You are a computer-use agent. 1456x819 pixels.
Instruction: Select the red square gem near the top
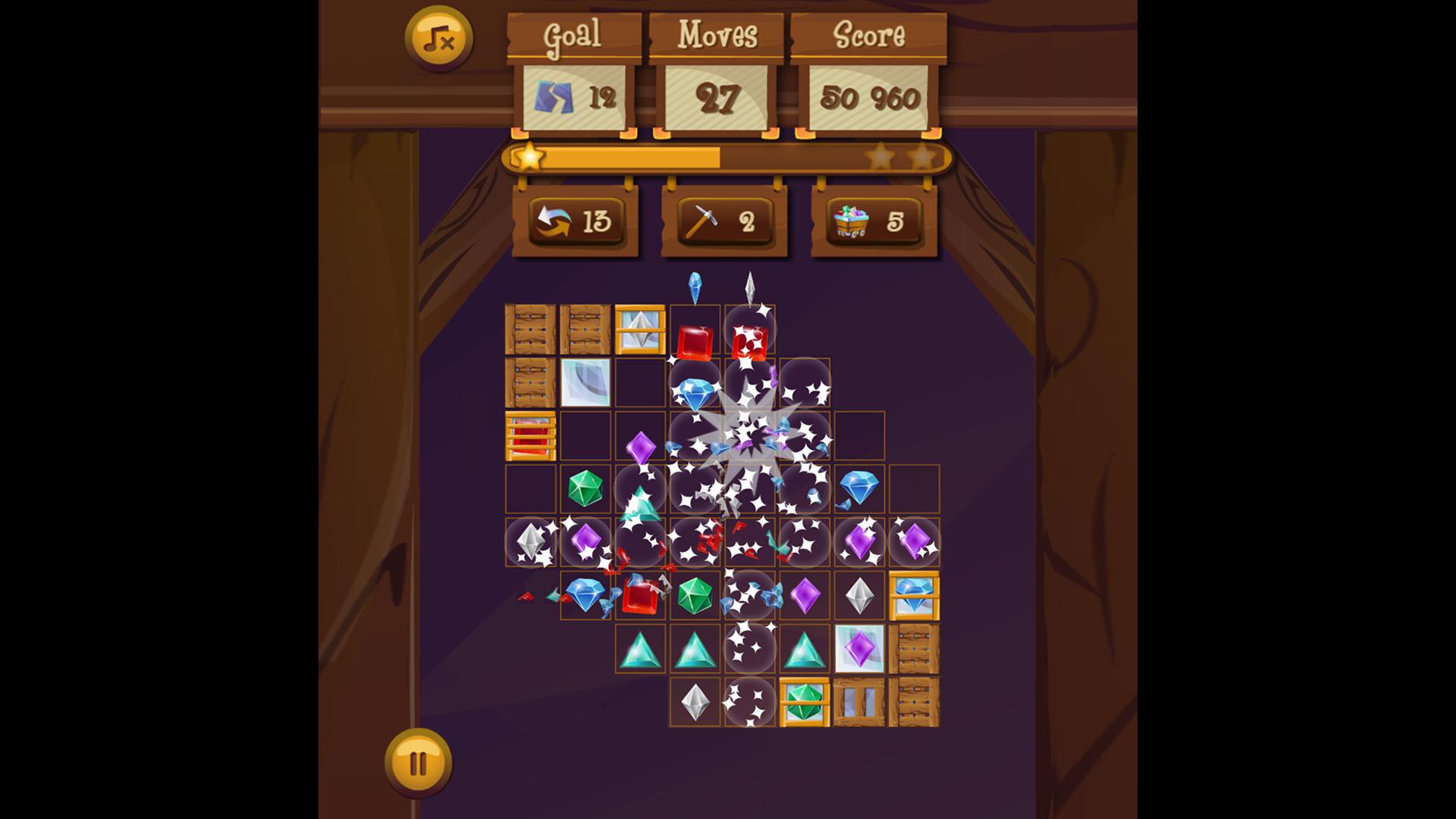(695, 339)
